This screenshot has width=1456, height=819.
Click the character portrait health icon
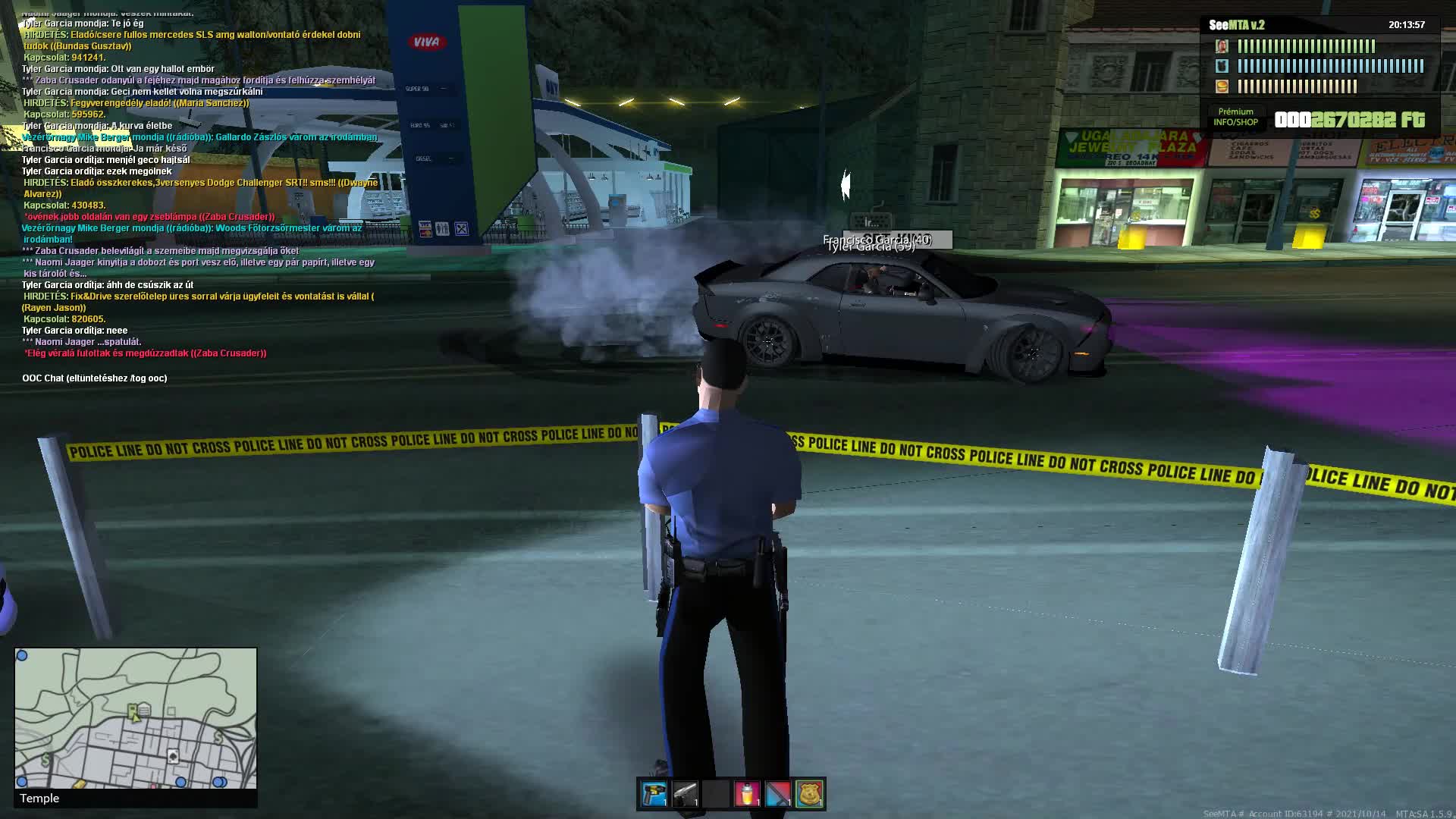pyautogui.click(x=1222, y=46)
